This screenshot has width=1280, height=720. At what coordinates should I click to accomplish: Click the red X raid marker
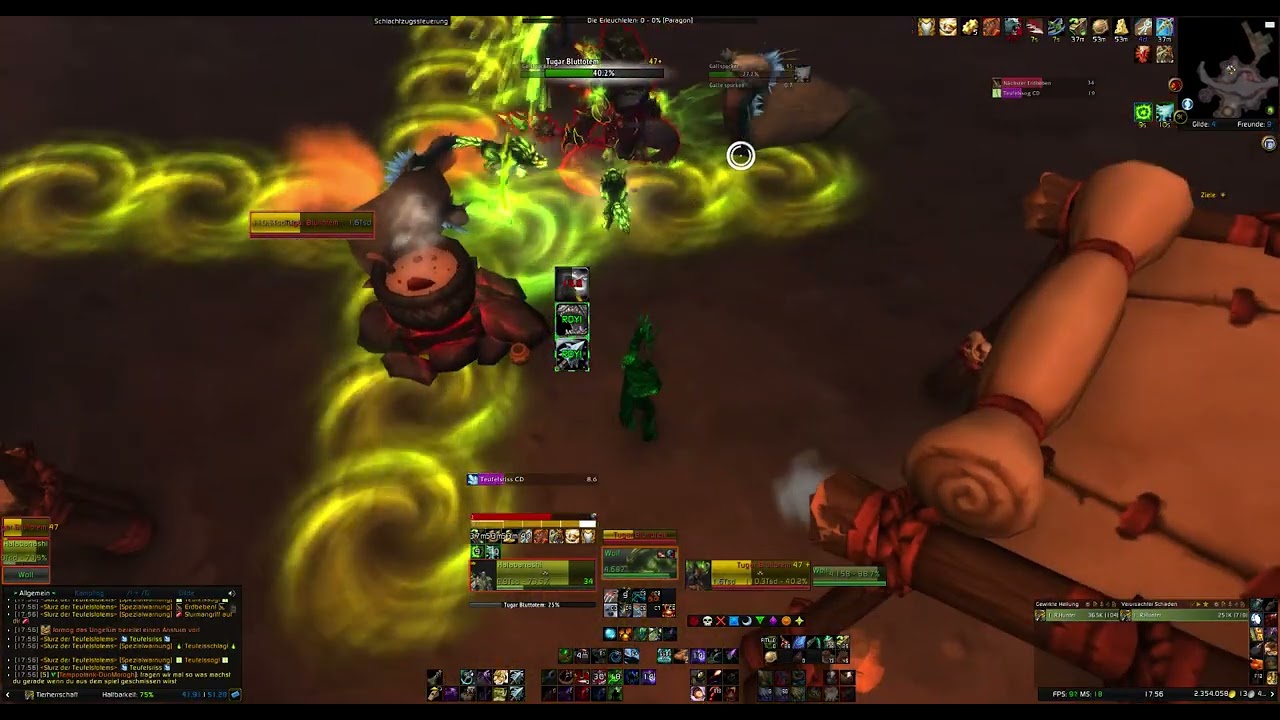coord(720,620)
